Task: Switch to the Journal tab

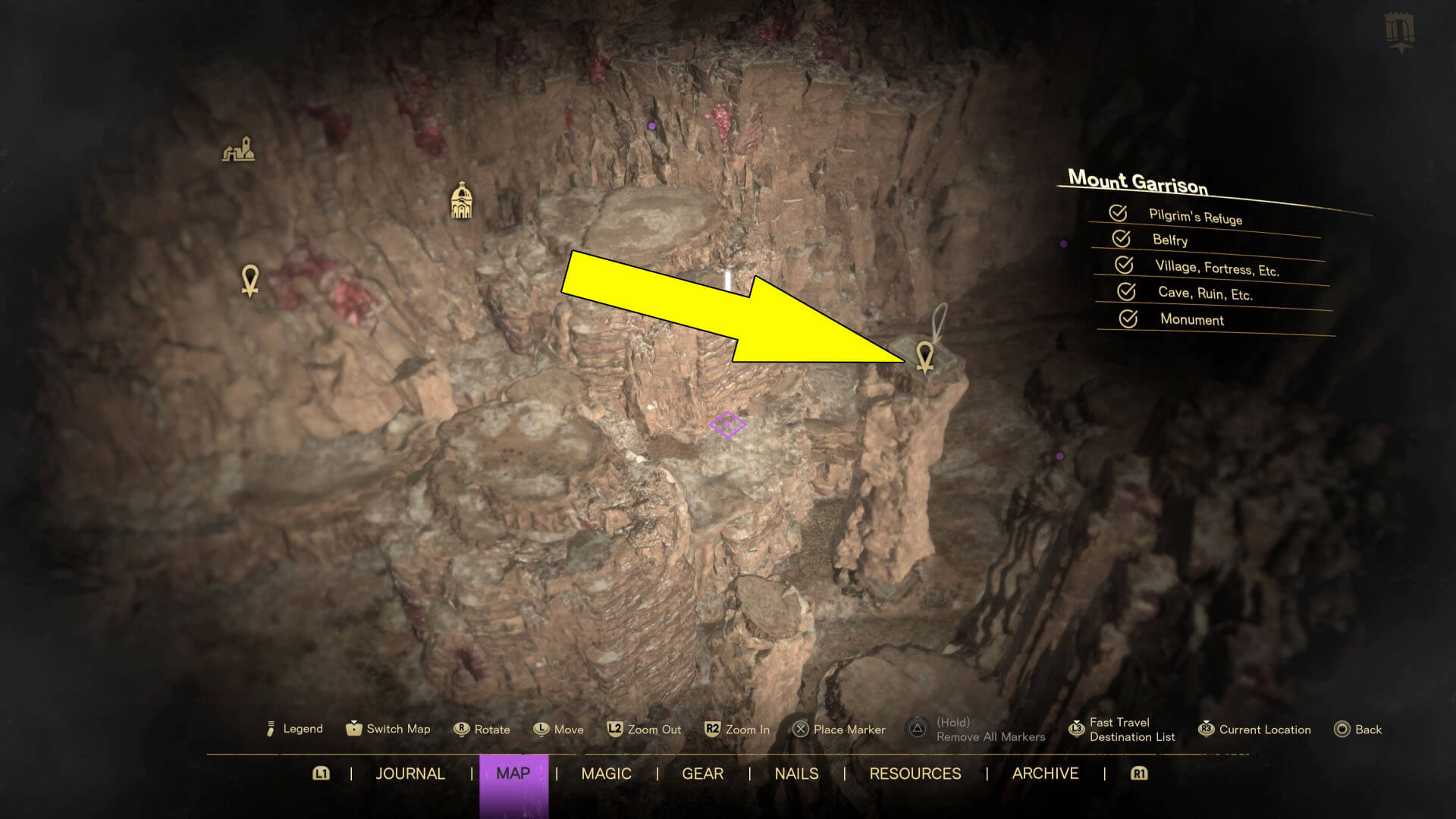Action: click(x=410, y=773)
